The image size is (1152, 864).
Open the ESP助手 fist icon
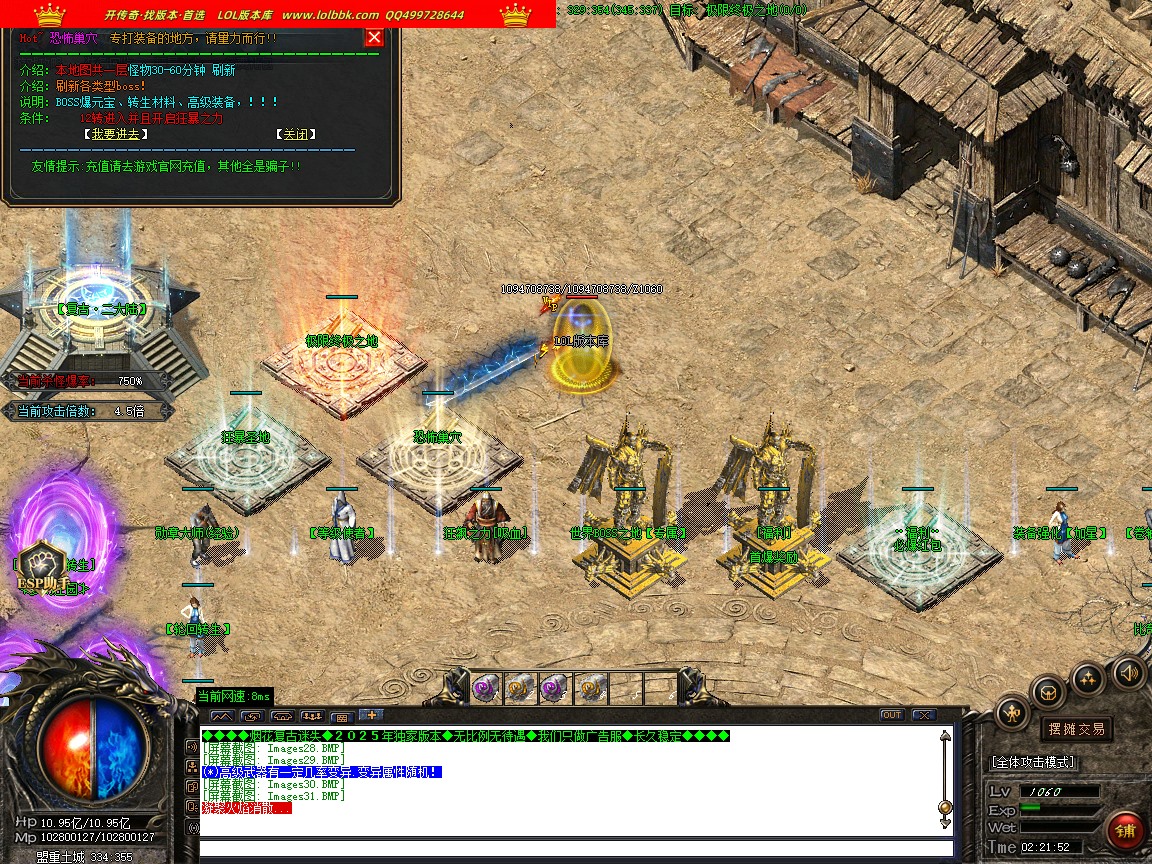click(42, 564)
